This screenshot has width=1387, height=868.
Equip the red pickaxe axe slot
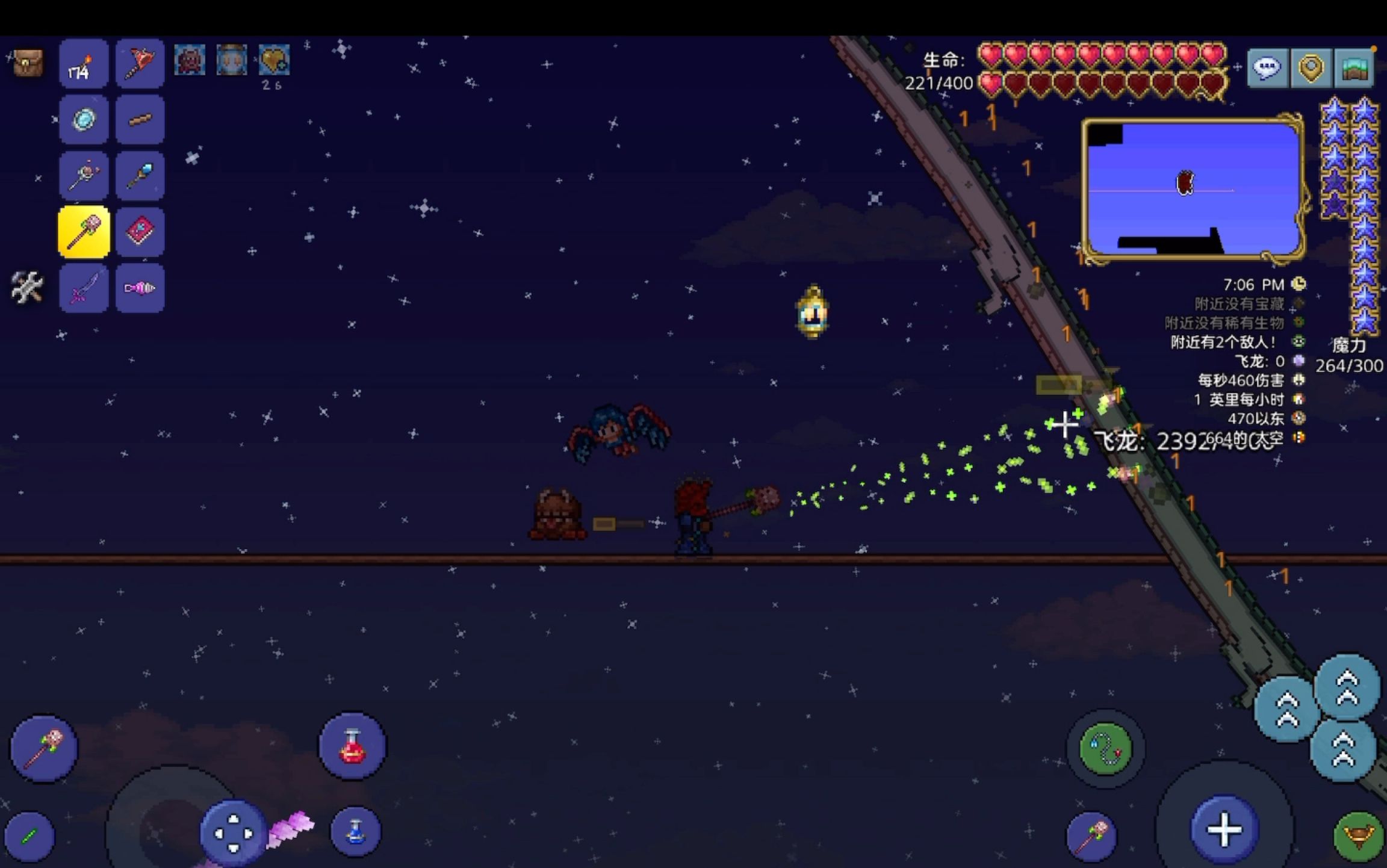pyautogui.click(x=139, y=64)
